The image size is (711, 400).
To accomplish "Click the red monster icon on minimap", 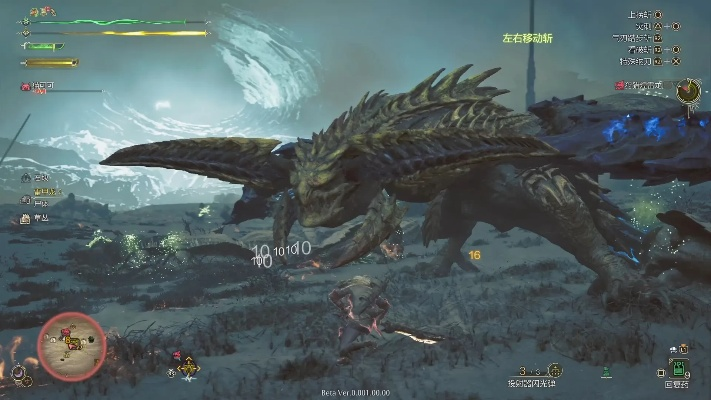I will 66,333.
